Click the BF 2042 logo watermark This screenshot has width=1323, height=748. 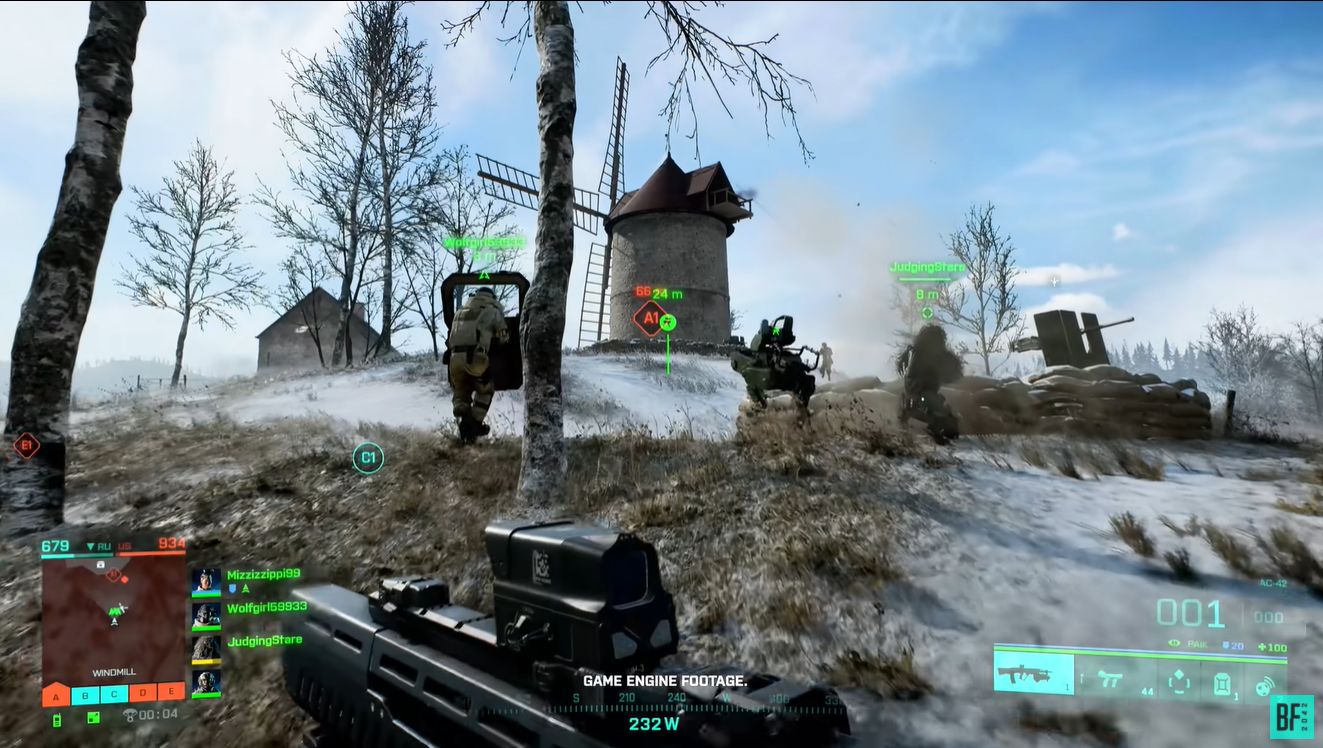1291,716
